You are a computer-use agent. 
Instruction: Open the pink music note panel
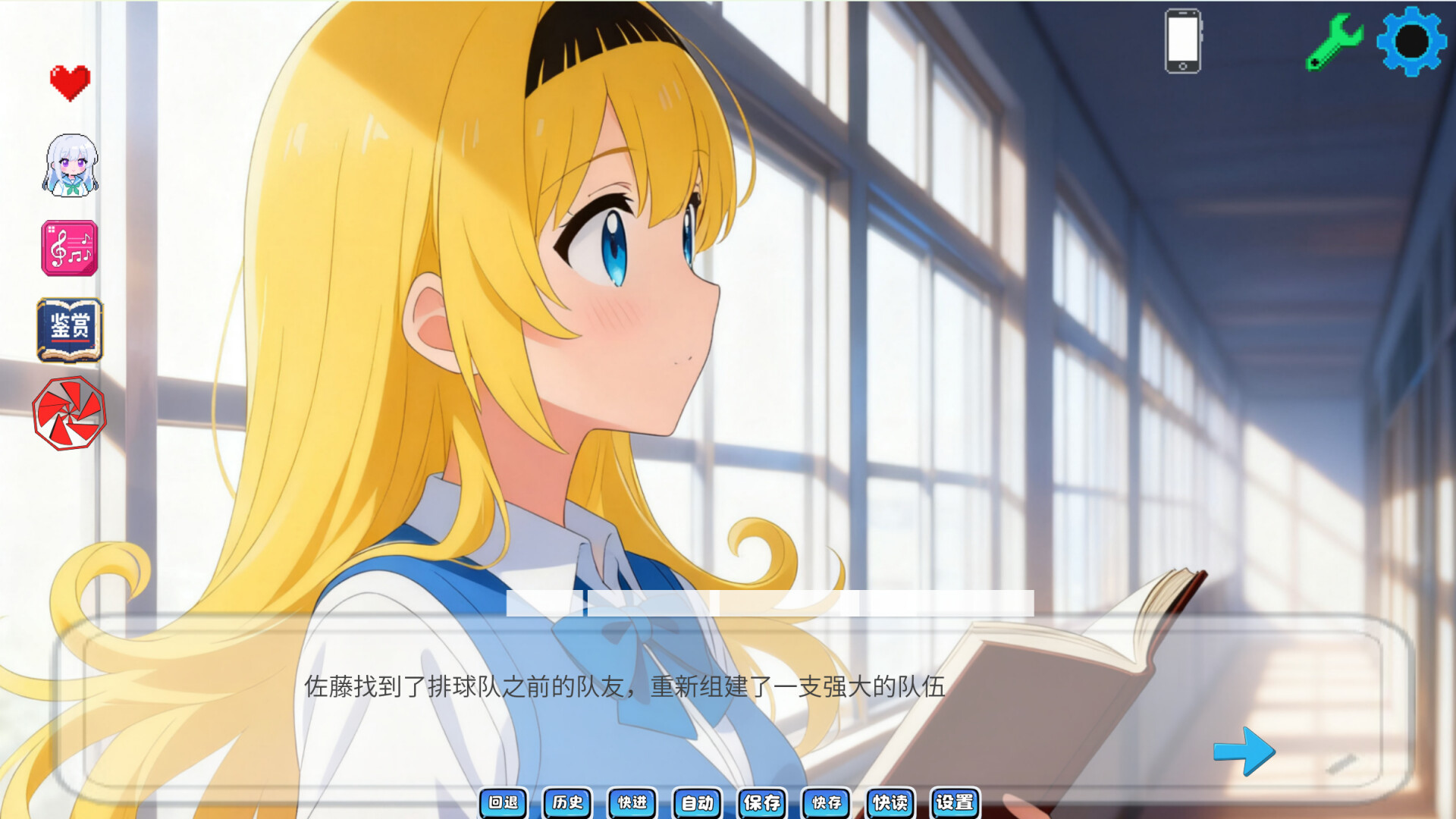tap(67, 248)
